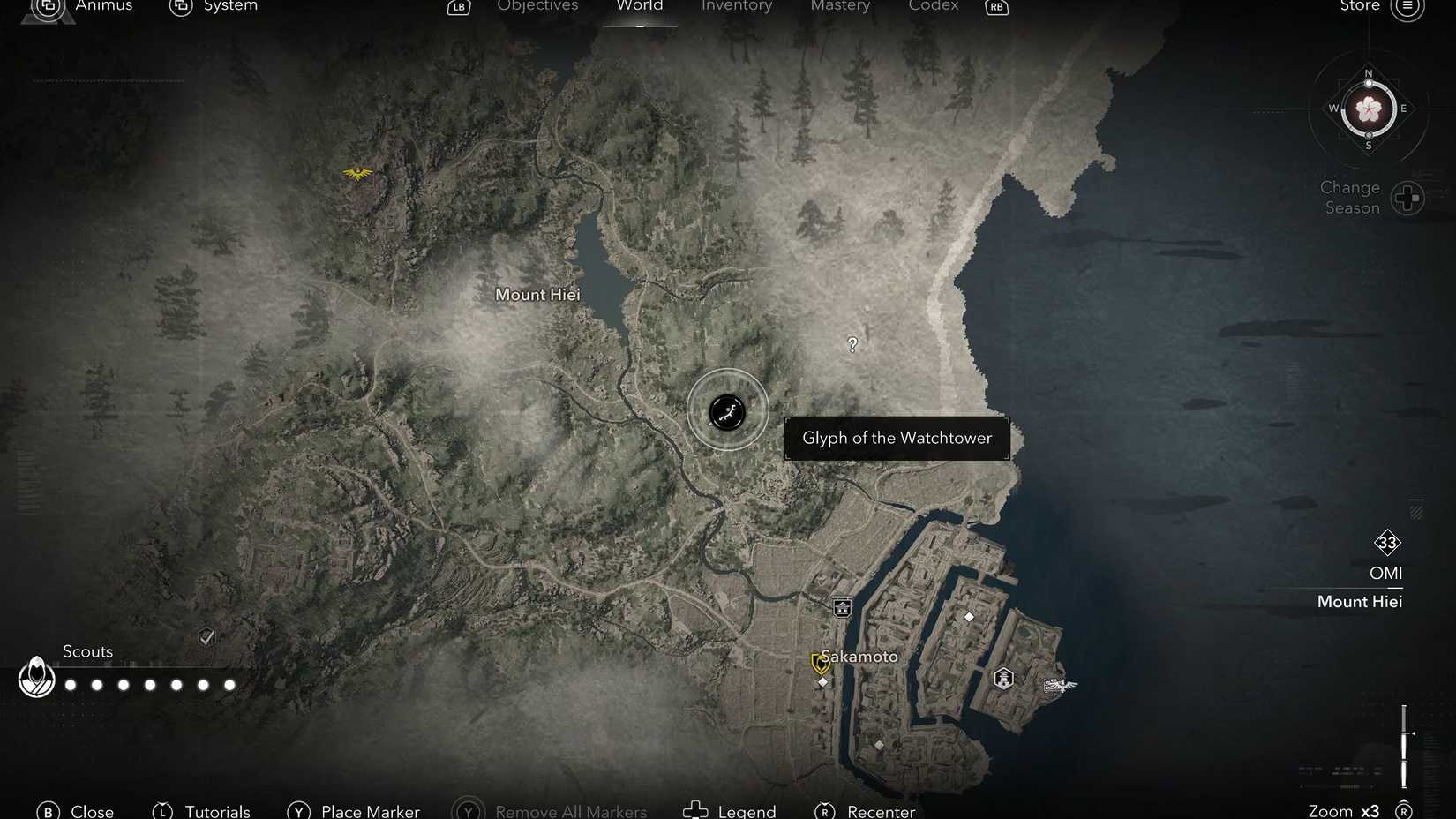Click the Scouts hood icon
The width and height of the screenshot is (1456, 819).
(x=36, y=678)
